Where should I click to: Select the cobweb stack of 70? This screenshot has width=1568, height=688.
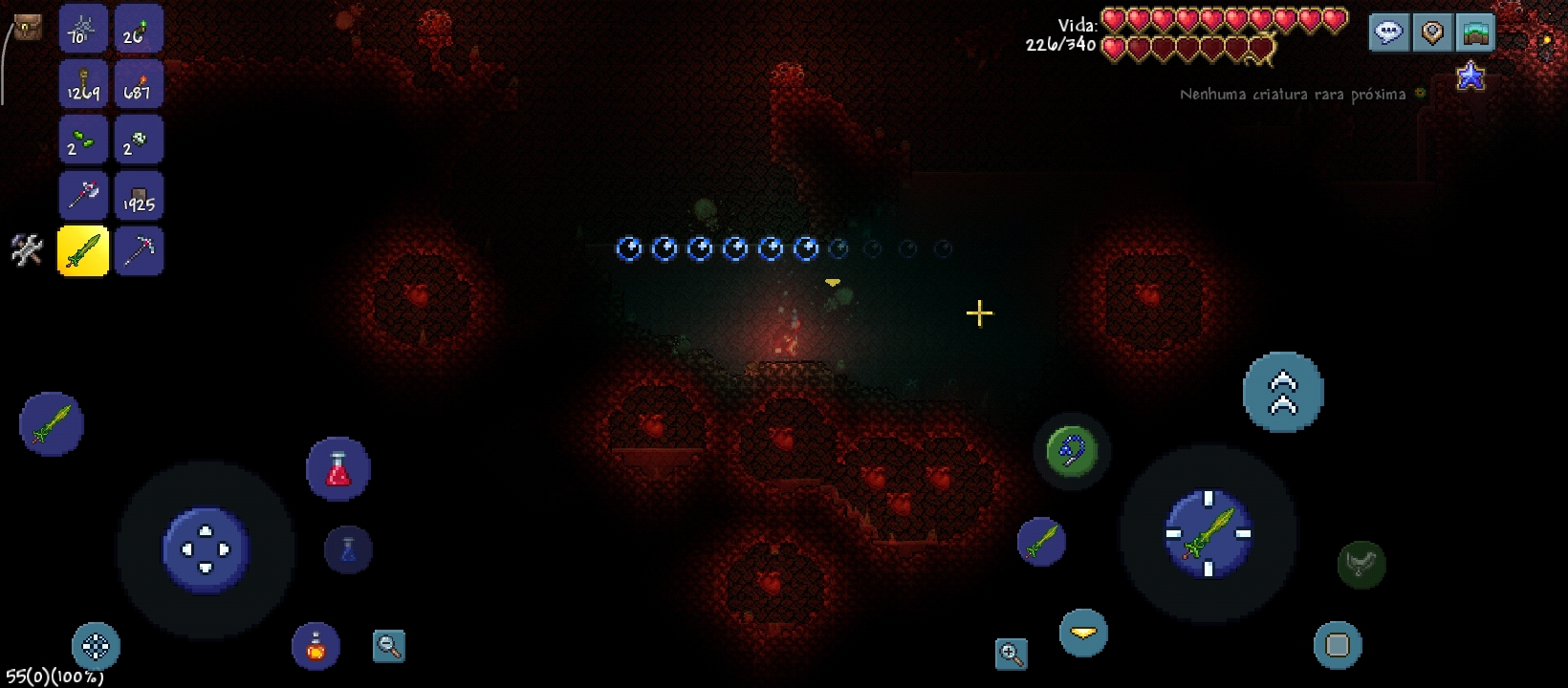point(83,29)
